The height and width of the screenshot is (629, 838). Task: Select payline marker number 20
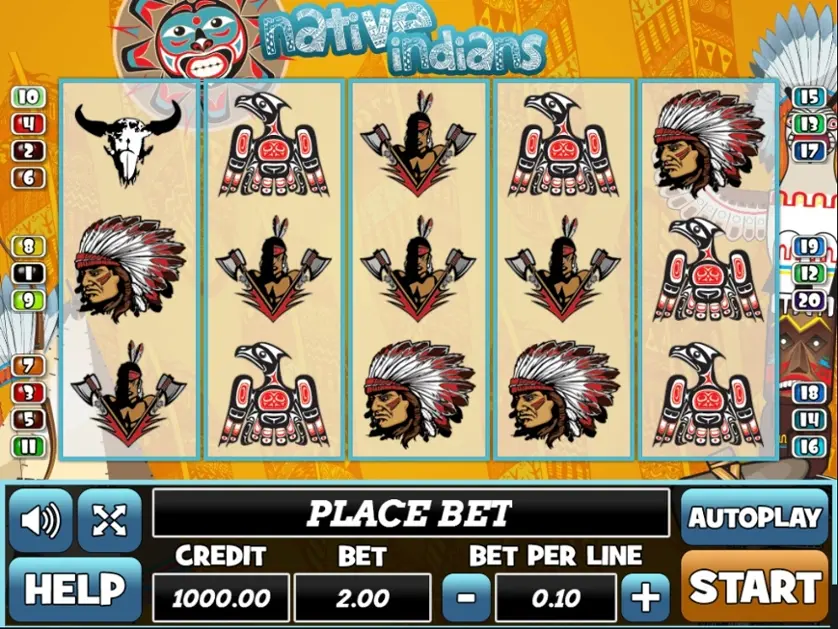(x=808, y=299)
